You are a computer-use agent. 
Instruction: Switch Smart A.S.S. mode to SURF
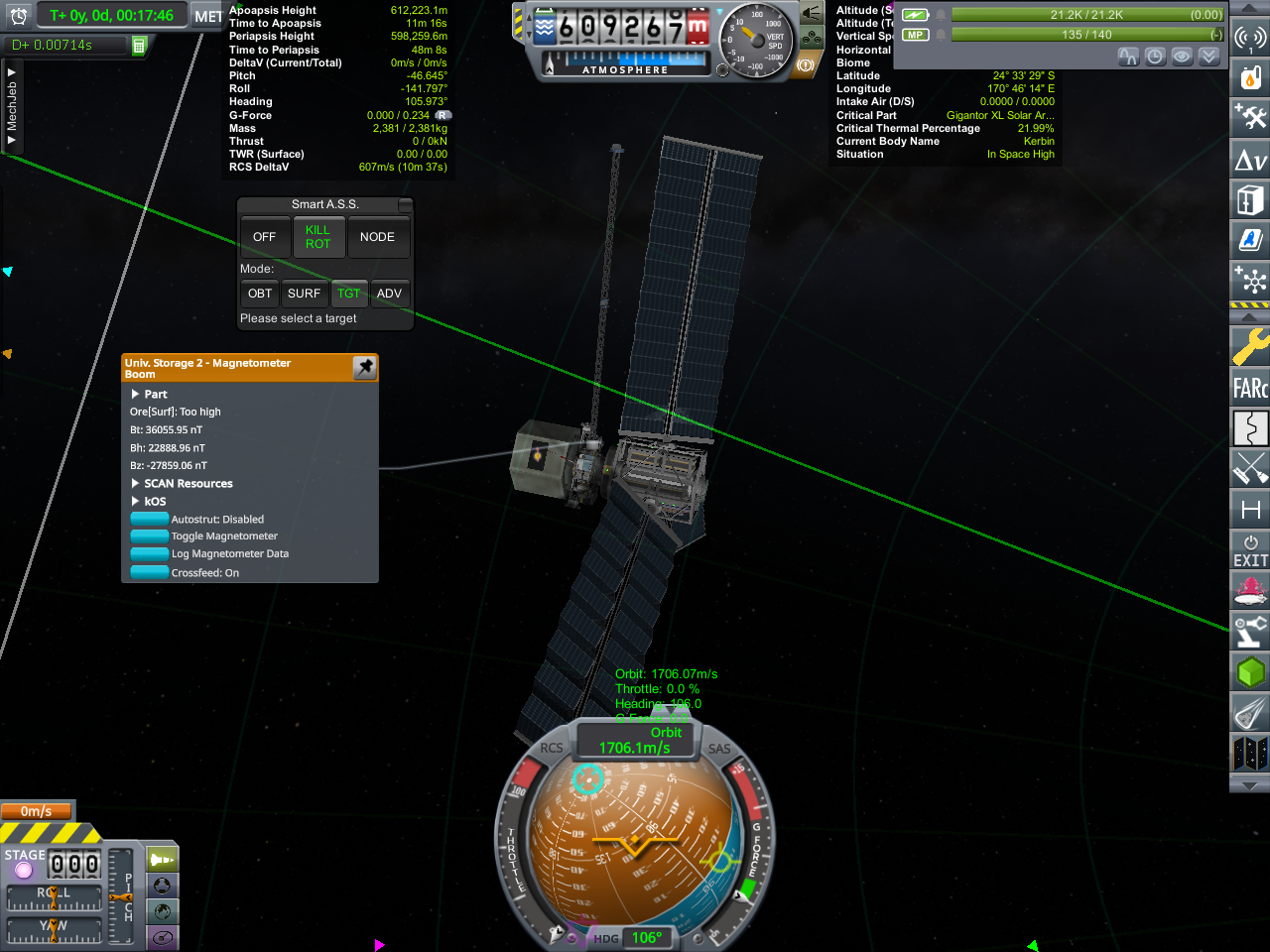(304, 294)
